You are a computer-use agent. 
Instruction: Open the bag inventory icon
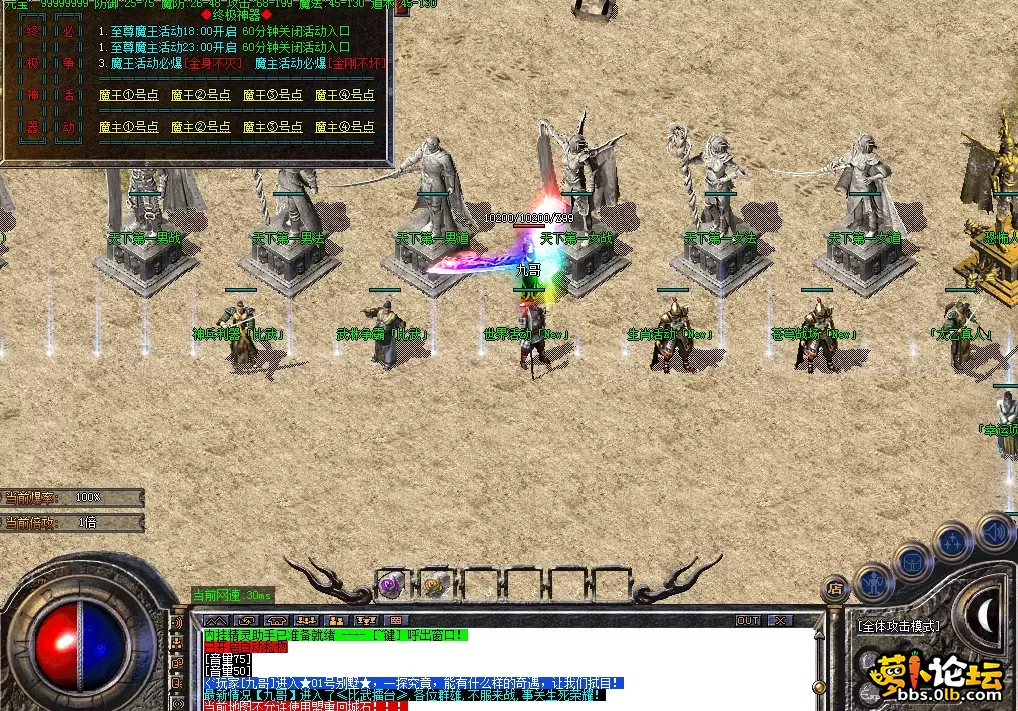point(913,561)
